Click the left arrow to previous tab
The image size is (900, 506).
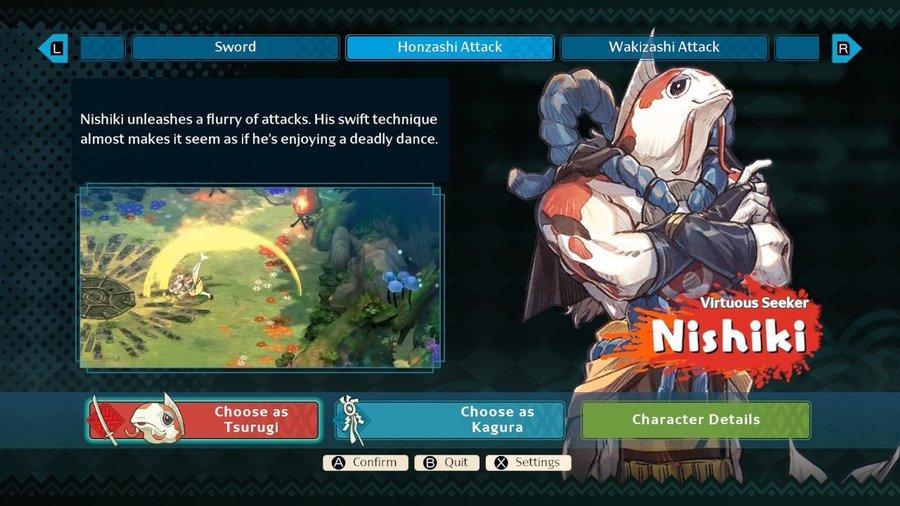[54, 47]
